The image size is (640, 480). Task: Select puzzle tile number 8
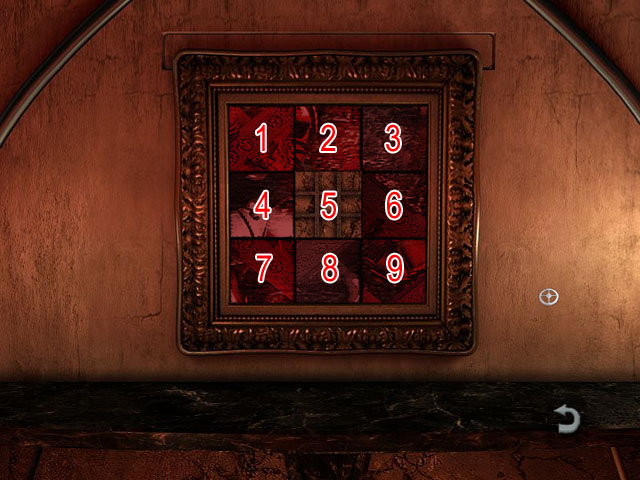click(x=328, y=269)
